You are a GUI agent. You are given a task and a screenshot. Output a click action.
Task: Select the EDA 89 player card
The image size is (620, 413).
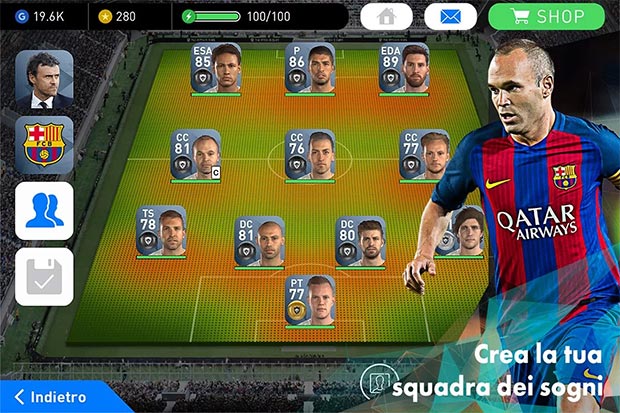tap(403, 68)
